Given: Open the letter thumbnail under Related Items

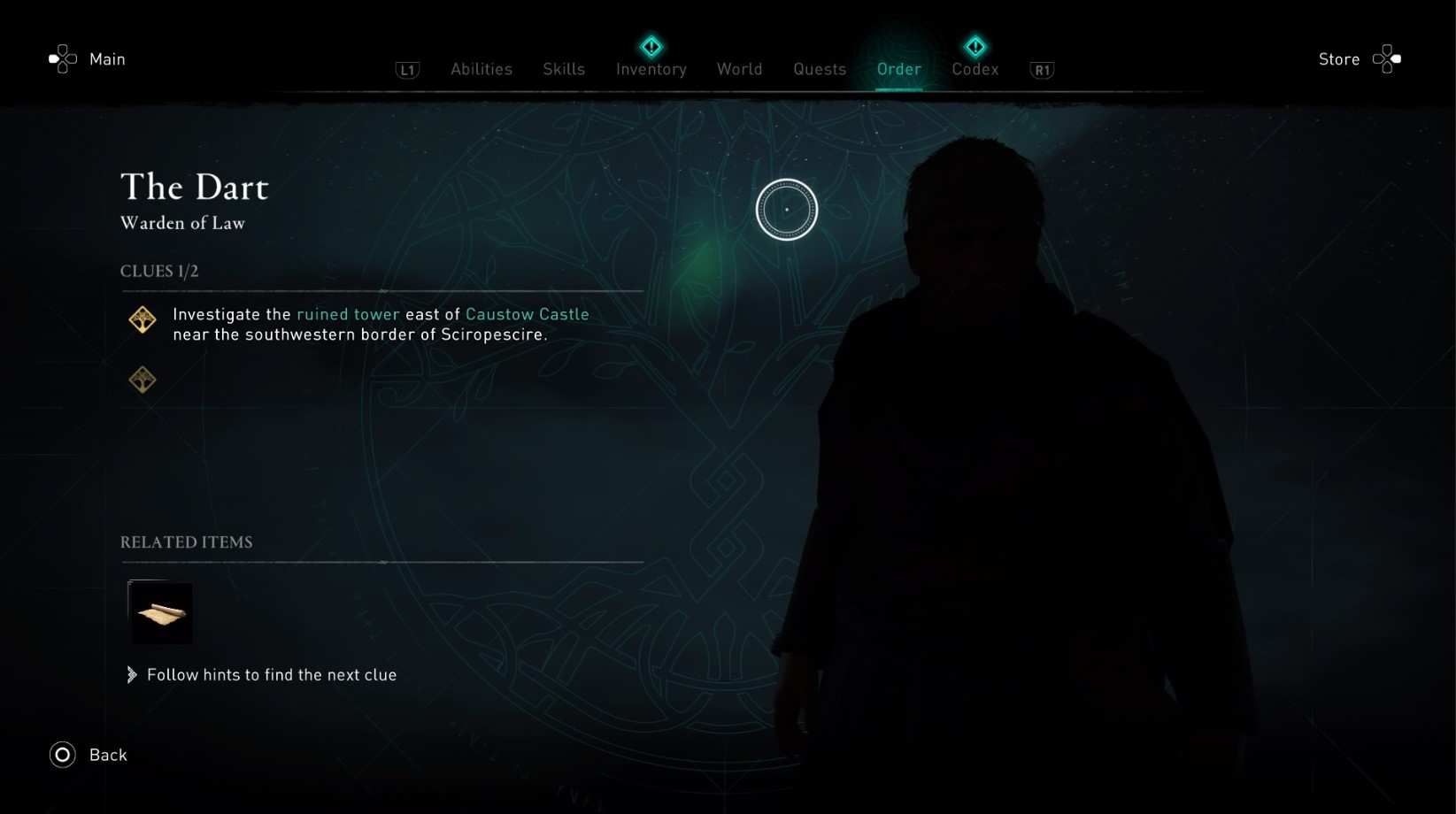Looking at the screenshot, I should click(x=160, y=612).
